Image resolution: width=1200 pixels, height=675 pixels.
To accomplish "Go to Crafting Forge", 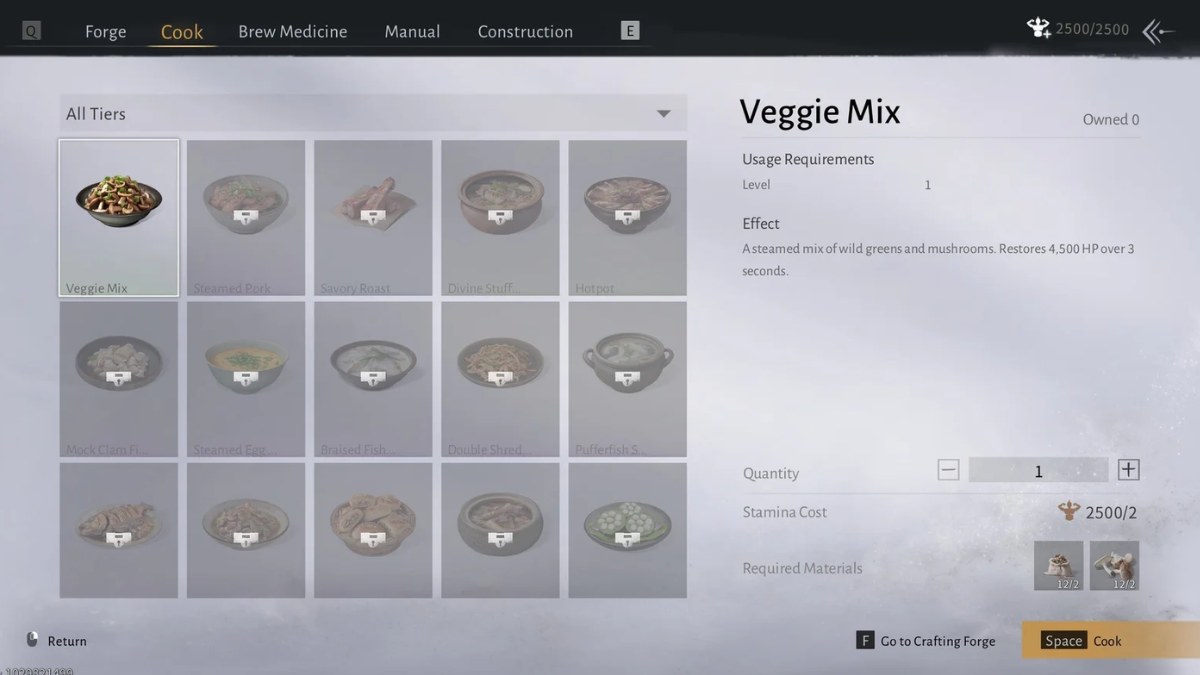I will pyautogui.click(x=926, y=641).
